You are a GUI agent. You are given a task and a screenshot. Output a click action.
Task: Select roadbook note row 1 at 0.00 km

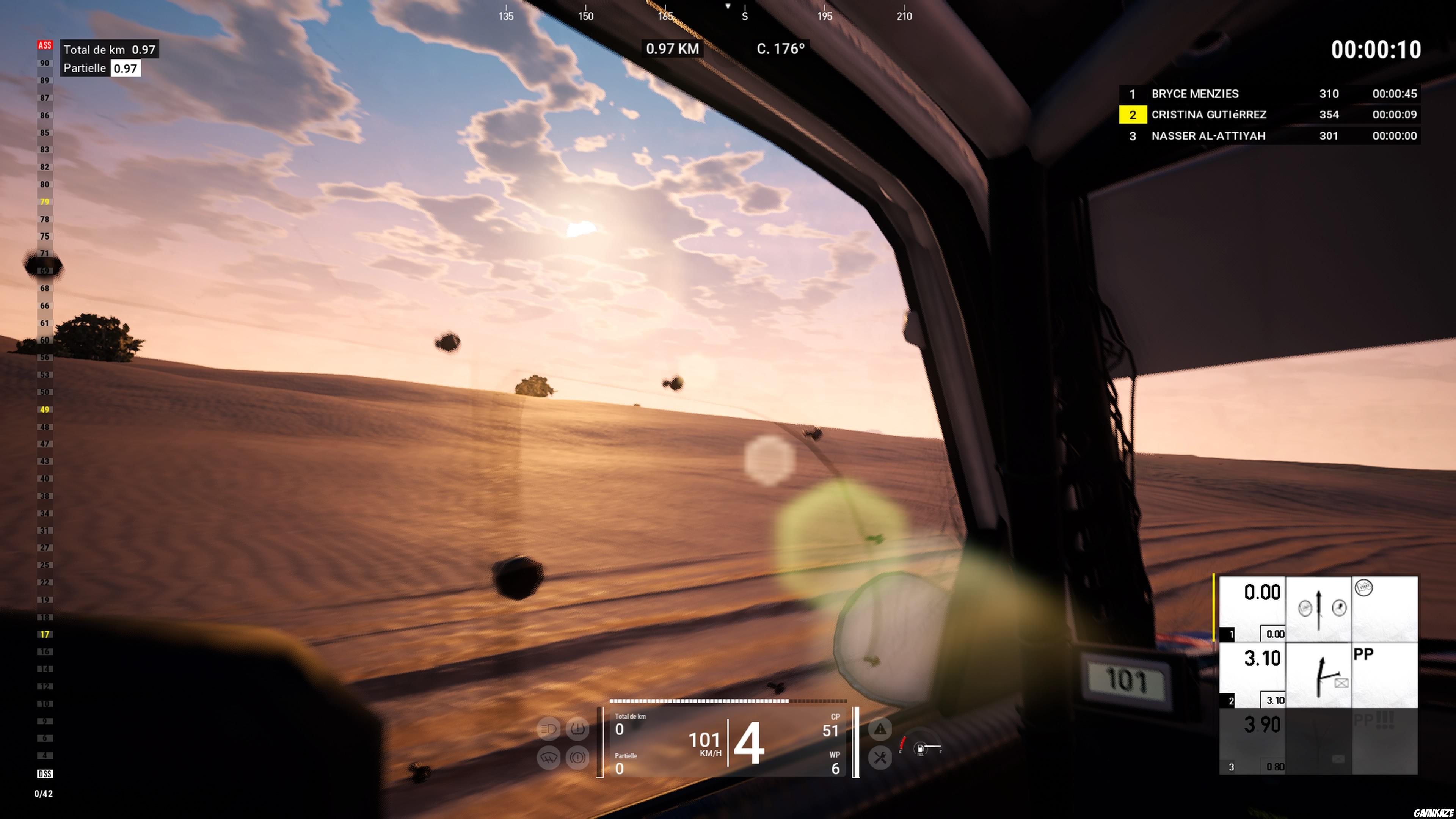pos(1318,609)
